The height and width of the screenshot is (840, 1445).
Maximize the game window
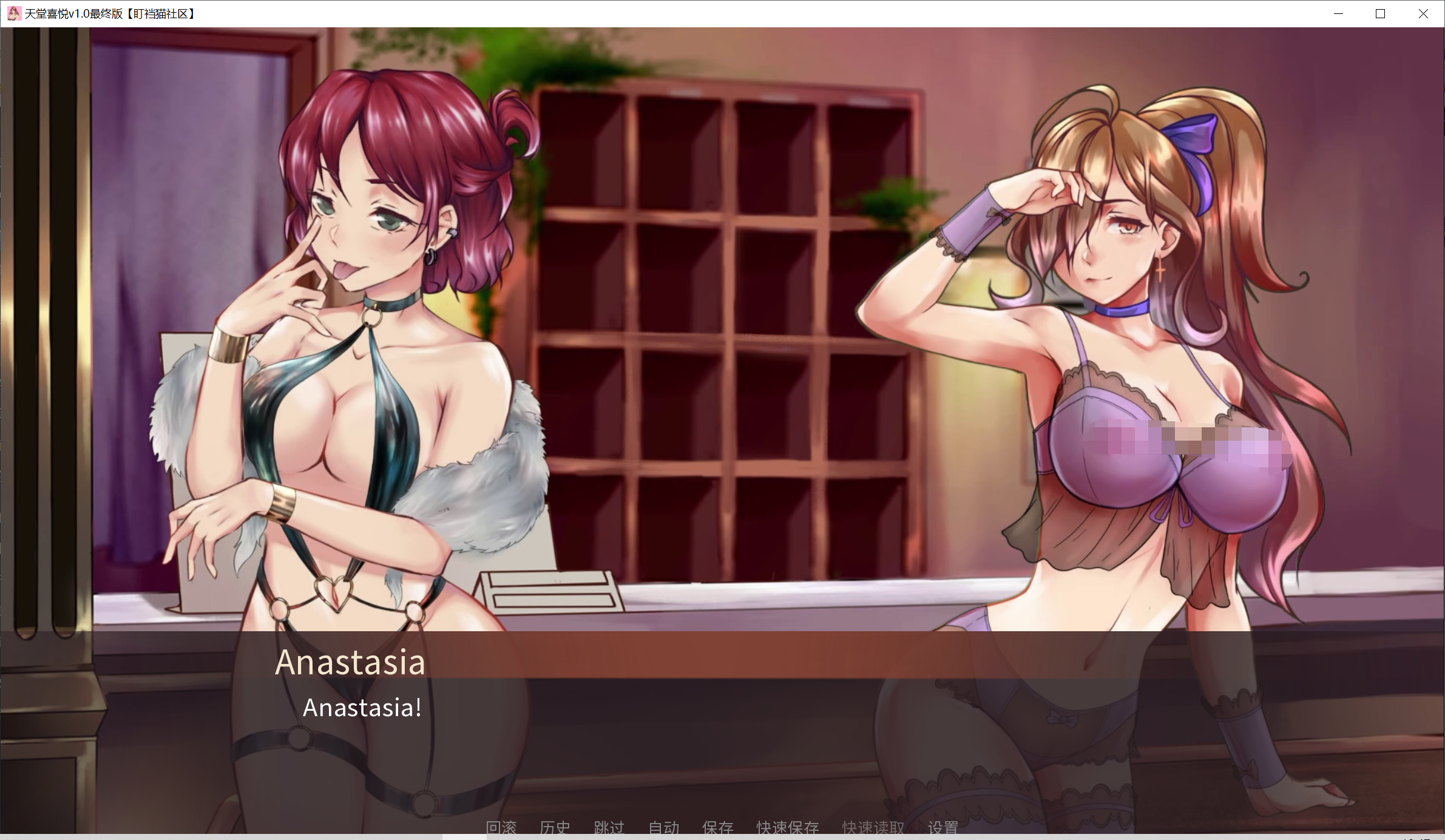tap(1380, 13)
